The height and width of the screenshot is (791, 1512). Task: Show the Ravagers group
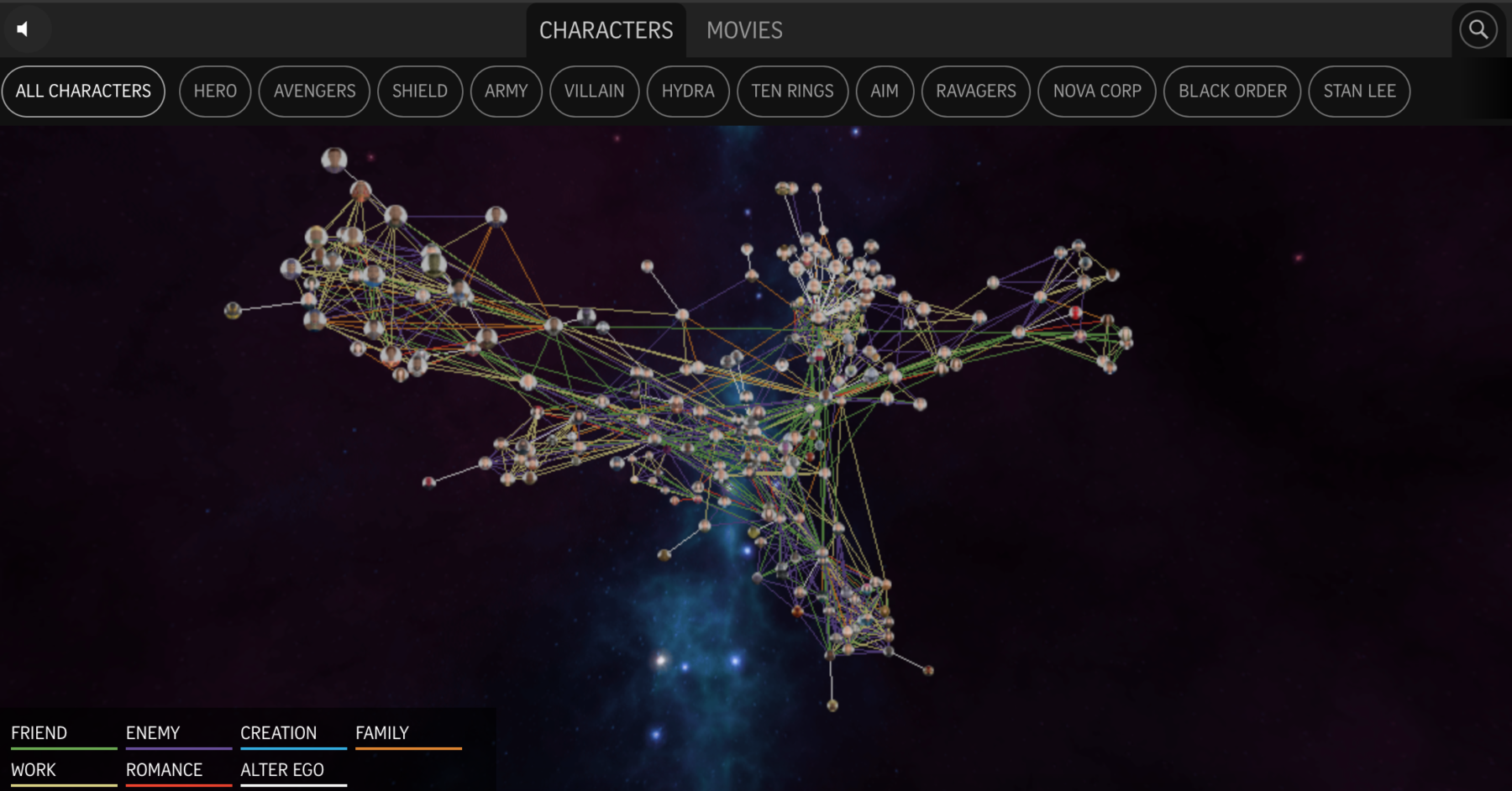click(x=976, y=92)
